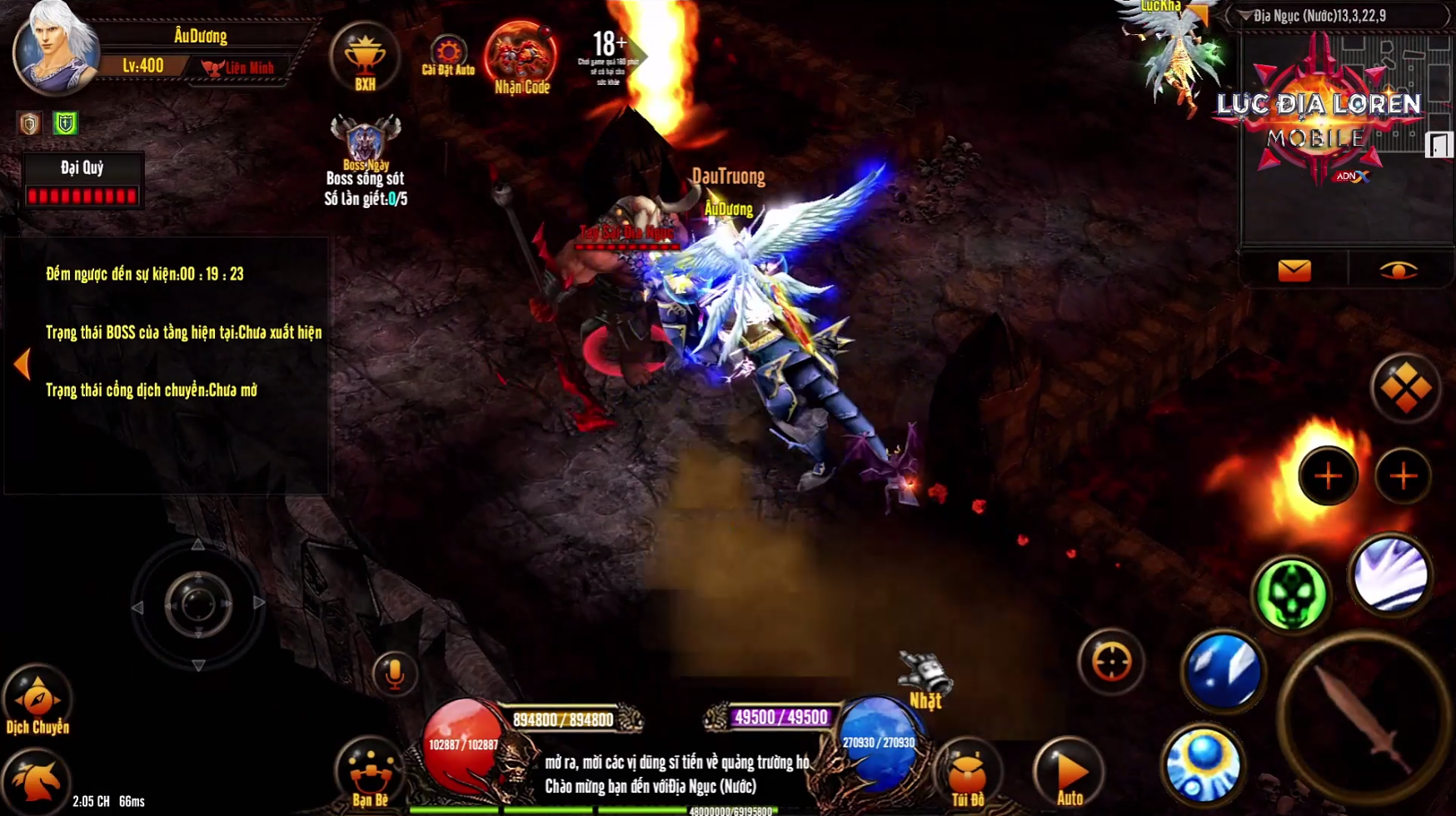Screen dimensions: 1456x816
Task: Open Cài Đặt Auto settings
Action: (x=448, y=55)
